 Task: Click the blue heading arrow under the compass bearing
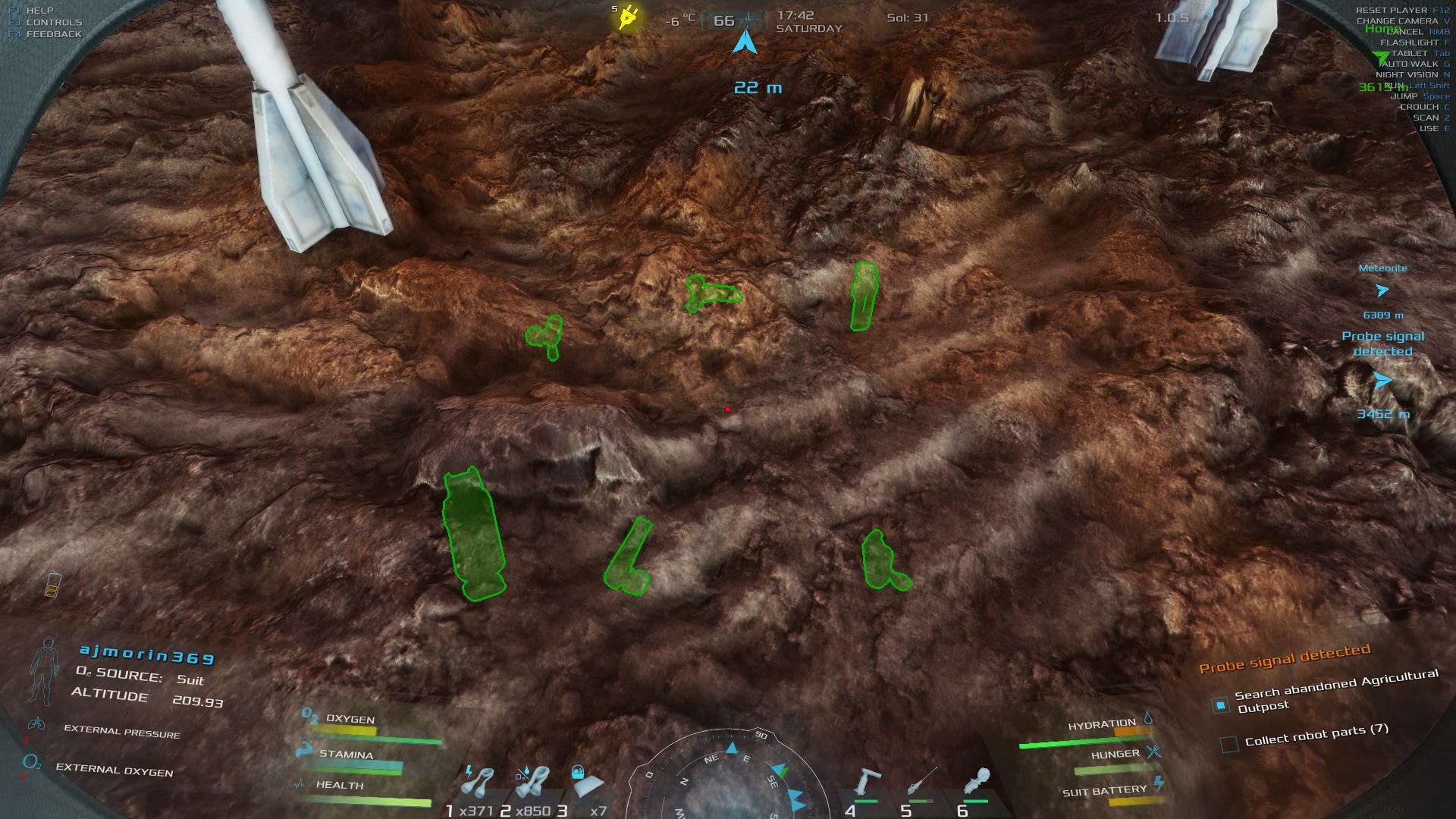tap(745, 41)
